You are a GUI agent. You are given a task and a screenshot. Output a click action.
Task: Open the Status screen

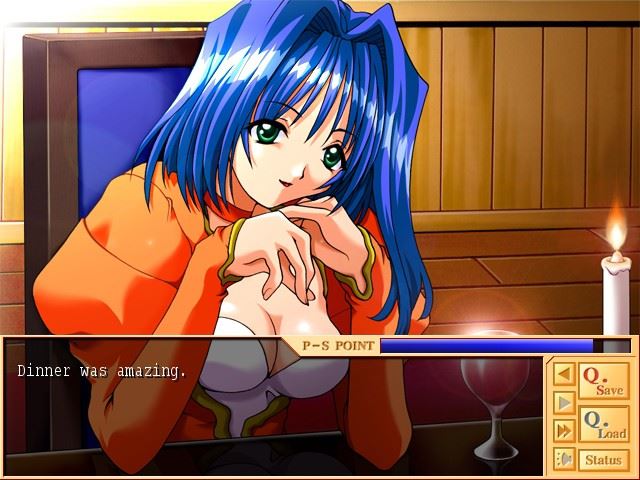(x=603, y=460)
